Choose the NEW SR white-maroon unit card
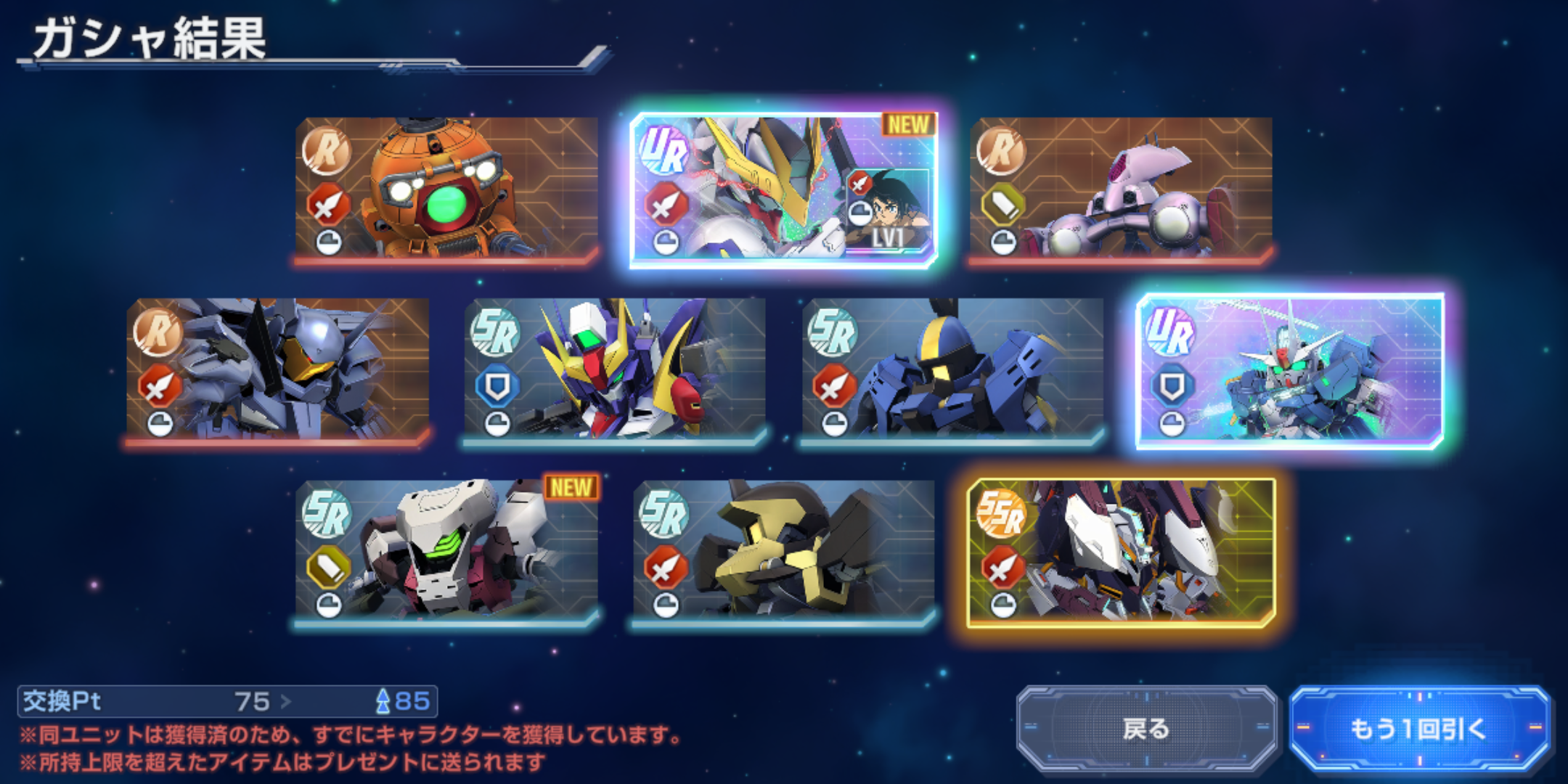 pyautogui.click(x=446, y=551)
